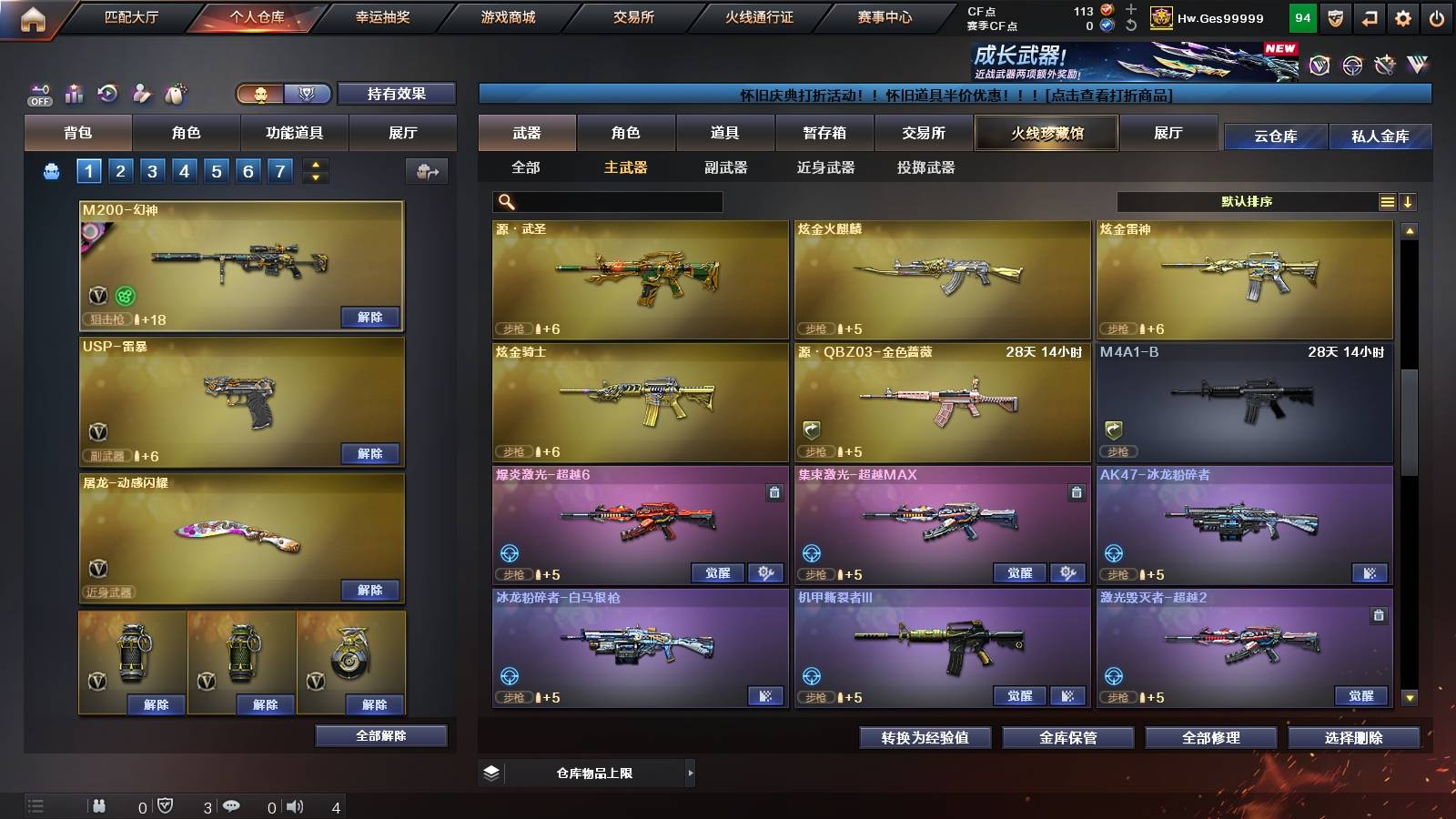The image size is (1456, 819).
Task: Switch the OFF key toggle on
Action: pos(39,92)
